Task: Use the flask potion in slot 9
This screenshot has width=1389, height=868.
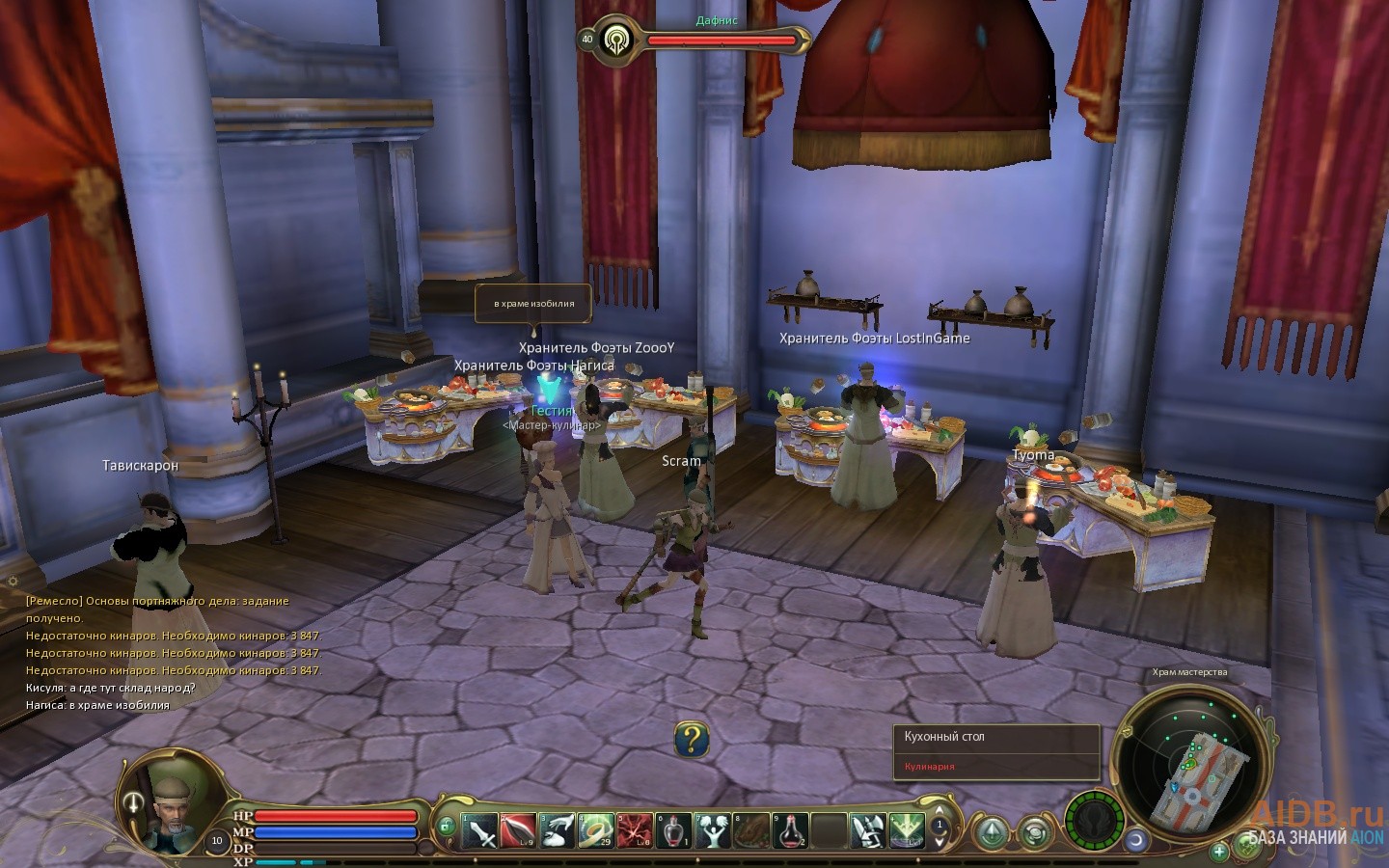Action: 791,830
